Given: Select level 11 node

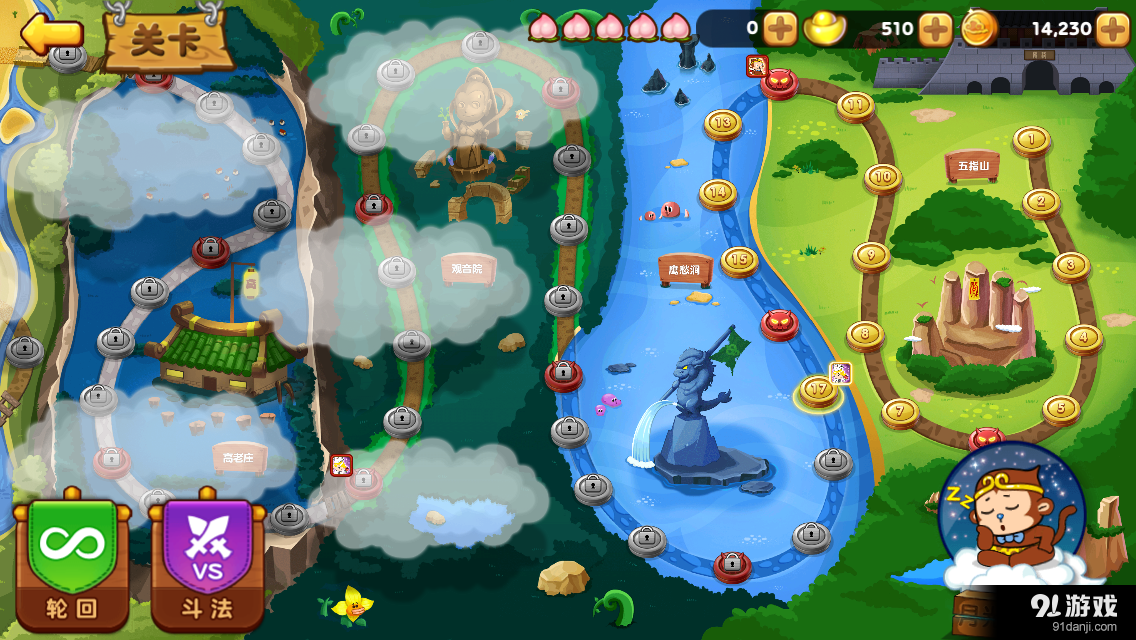Looking at the screenshot, I should (x=855, y=104).
